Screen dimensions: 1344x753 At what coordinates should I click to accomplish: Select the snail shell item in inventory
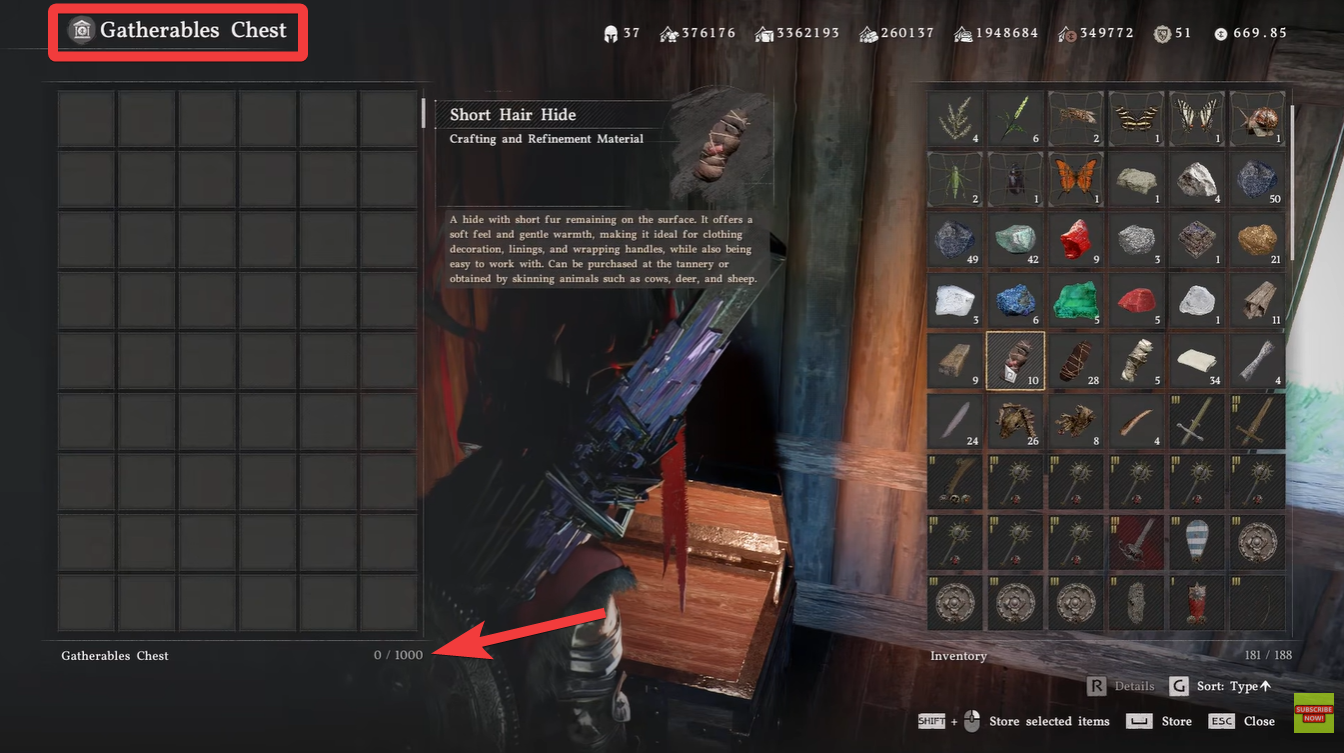[1257, 118]
